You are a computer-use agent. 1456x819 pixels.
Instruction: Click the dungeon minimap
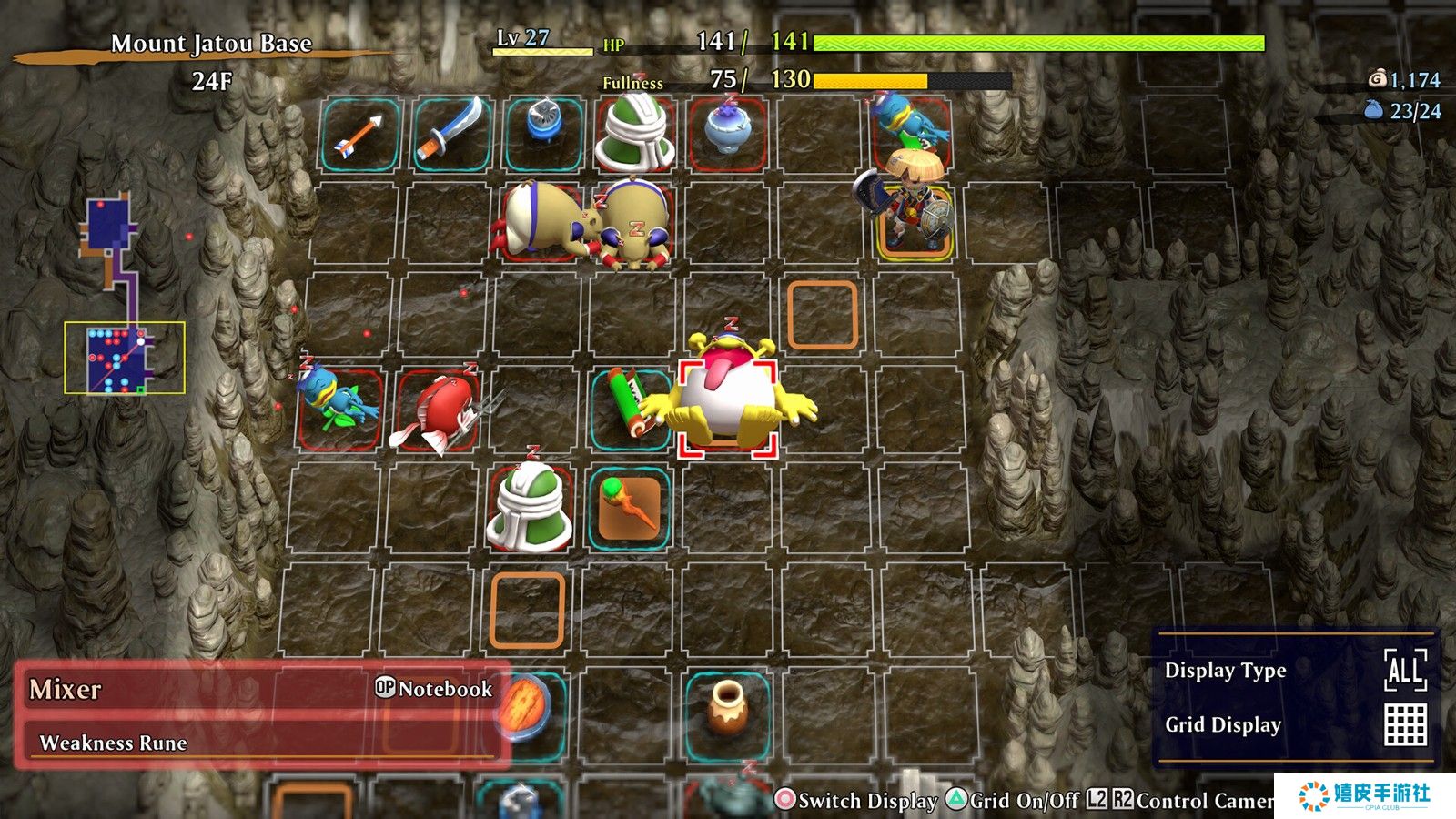point(124,300)
